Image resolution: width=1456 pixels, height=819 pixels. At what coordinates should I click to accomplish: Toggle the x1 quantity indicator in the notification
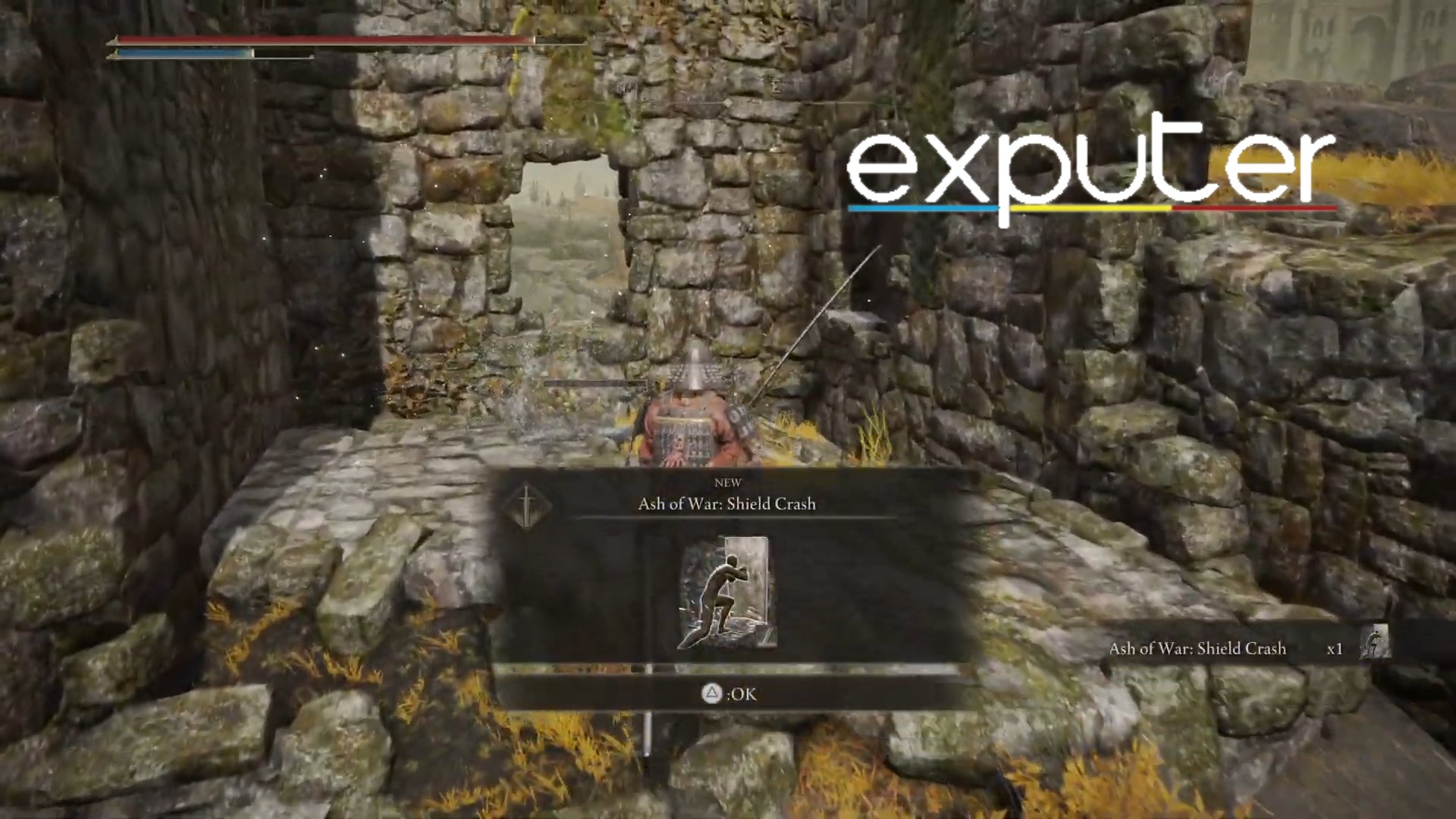click(x=1335, y=648)
